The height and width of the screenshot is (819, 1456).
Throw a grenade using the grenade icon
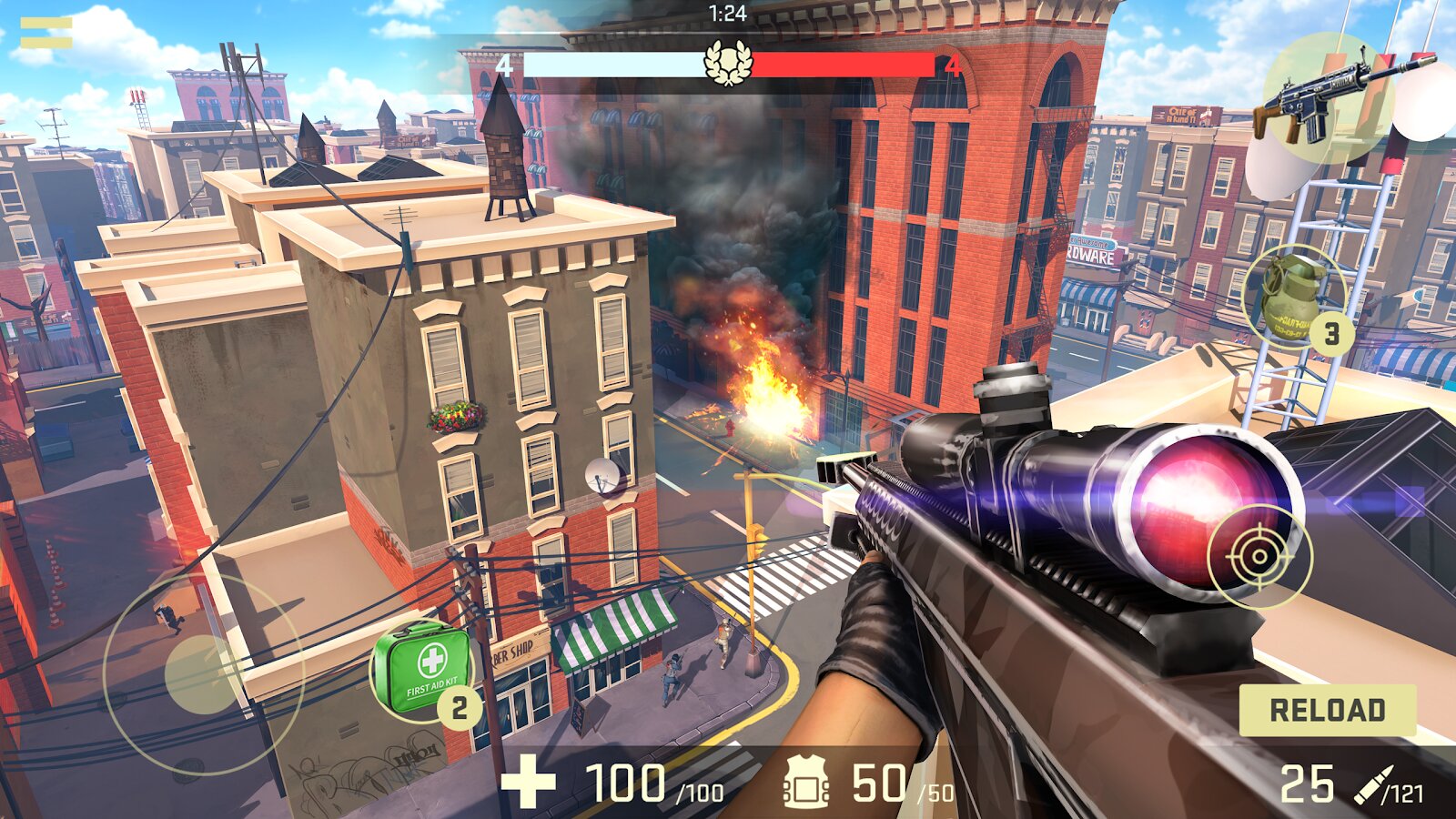(x=1292, y=296)
